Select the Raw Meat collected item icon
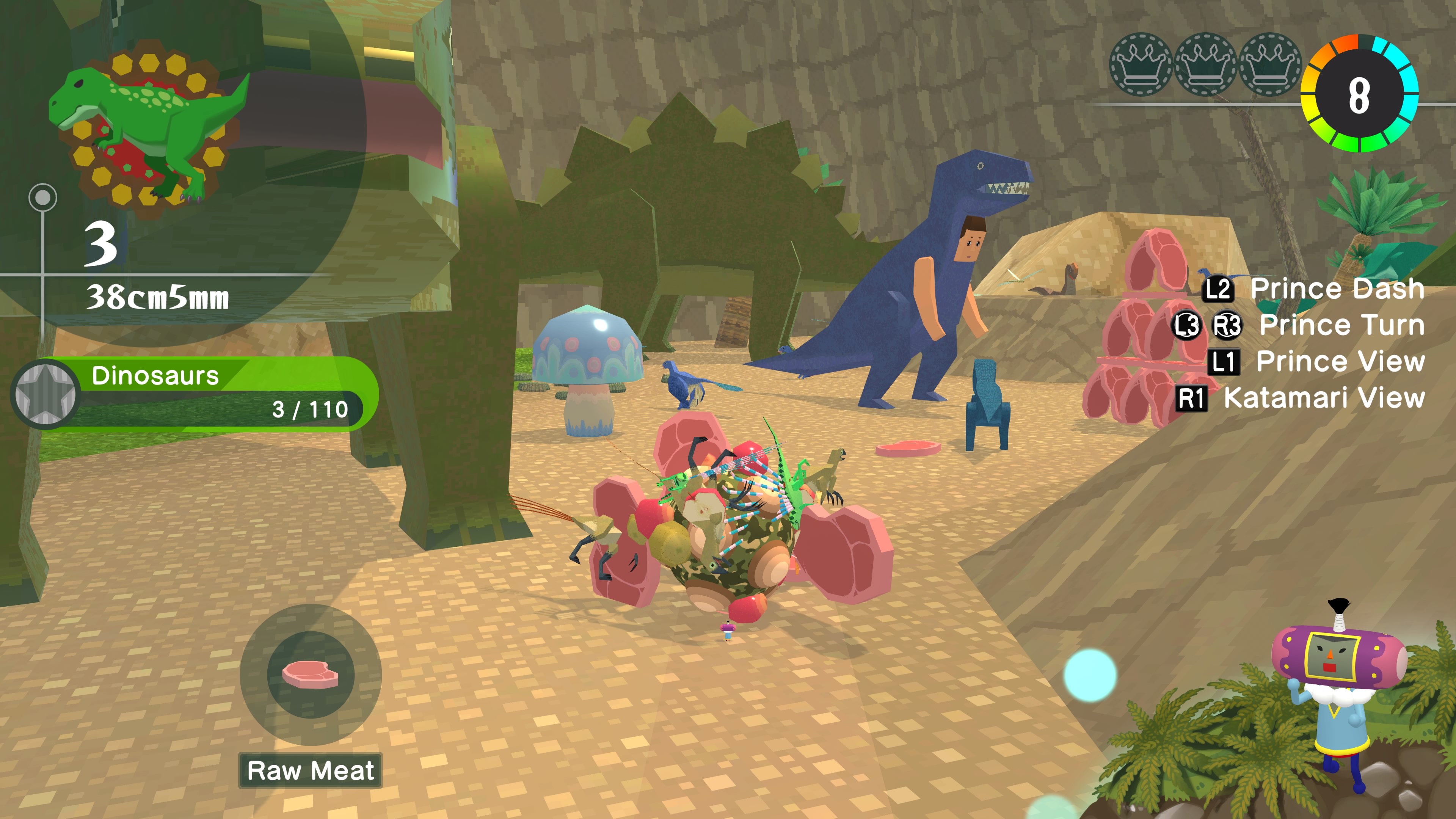The width and height of the screenshot is (1456, 819). (310, 674)
